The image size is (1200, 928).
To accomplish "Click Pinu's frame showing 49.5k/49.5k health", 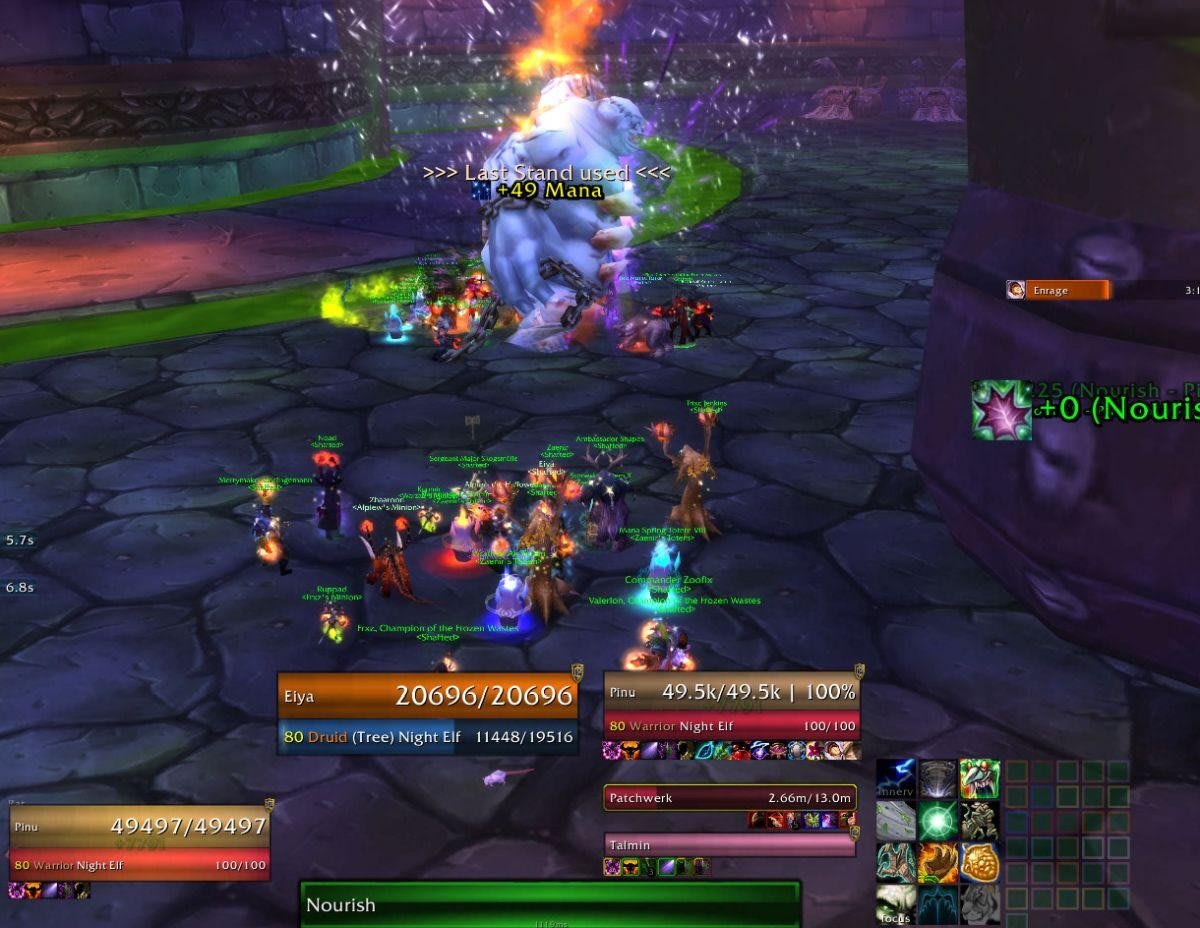I will pos(731,707).
